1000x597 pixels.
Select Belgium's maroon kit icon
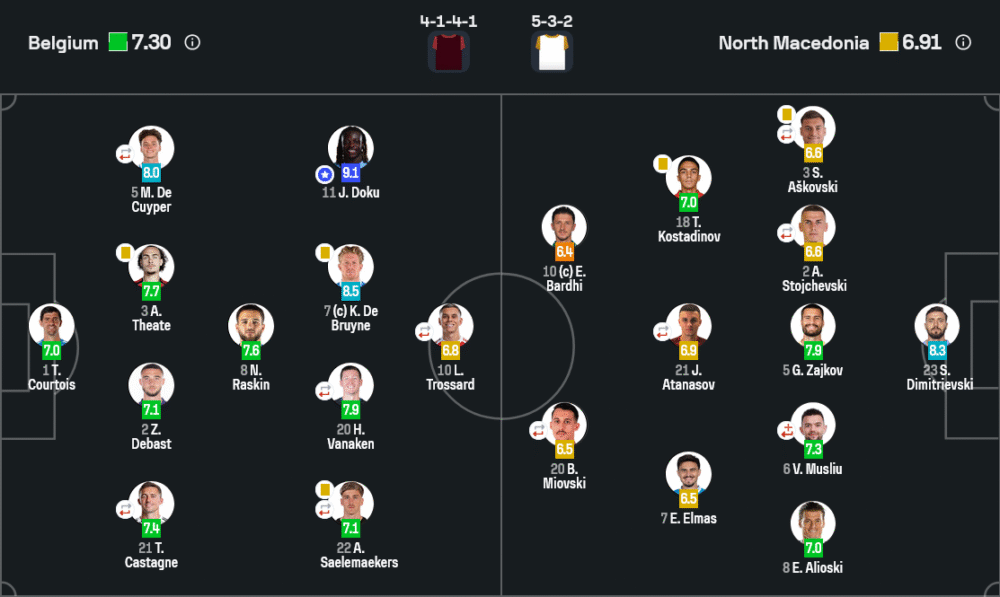pyautogui.click(x=448, y=51)
